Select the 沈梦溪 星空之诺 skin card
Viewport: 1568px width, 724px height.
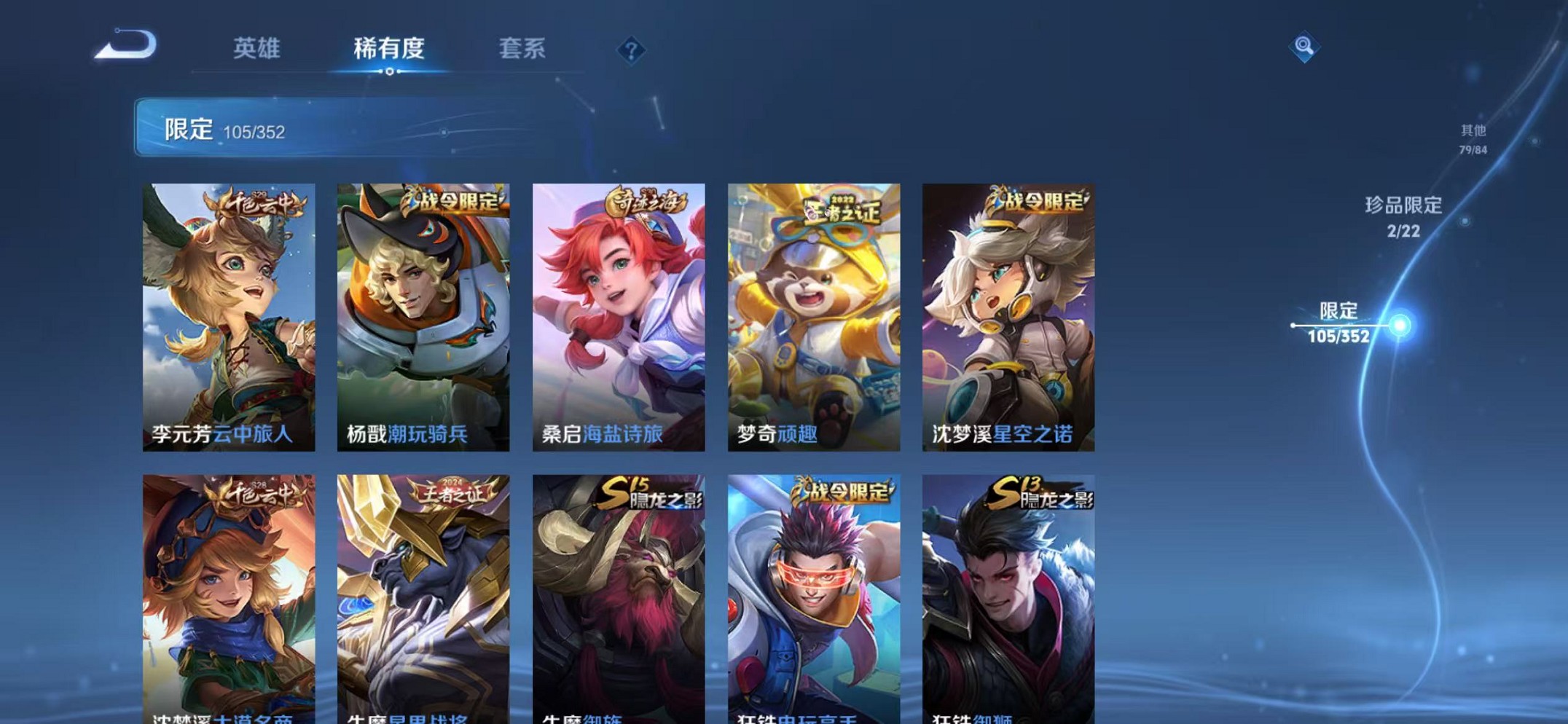1008,313
